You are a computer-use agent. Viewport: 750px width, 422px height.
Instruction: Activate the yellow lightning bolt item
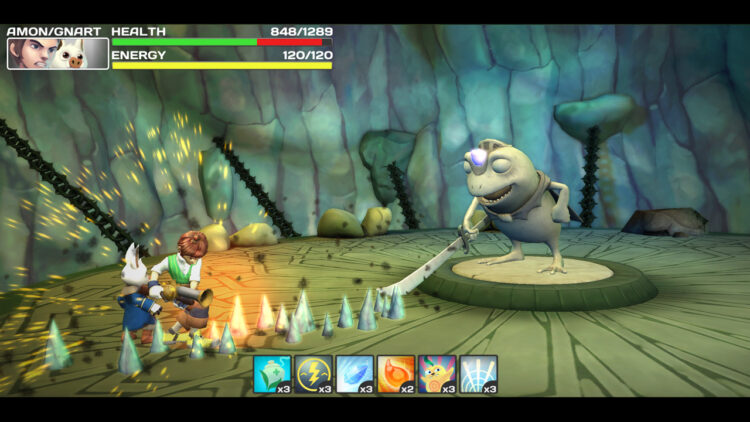pyautogui.click(x=313, y=374)
